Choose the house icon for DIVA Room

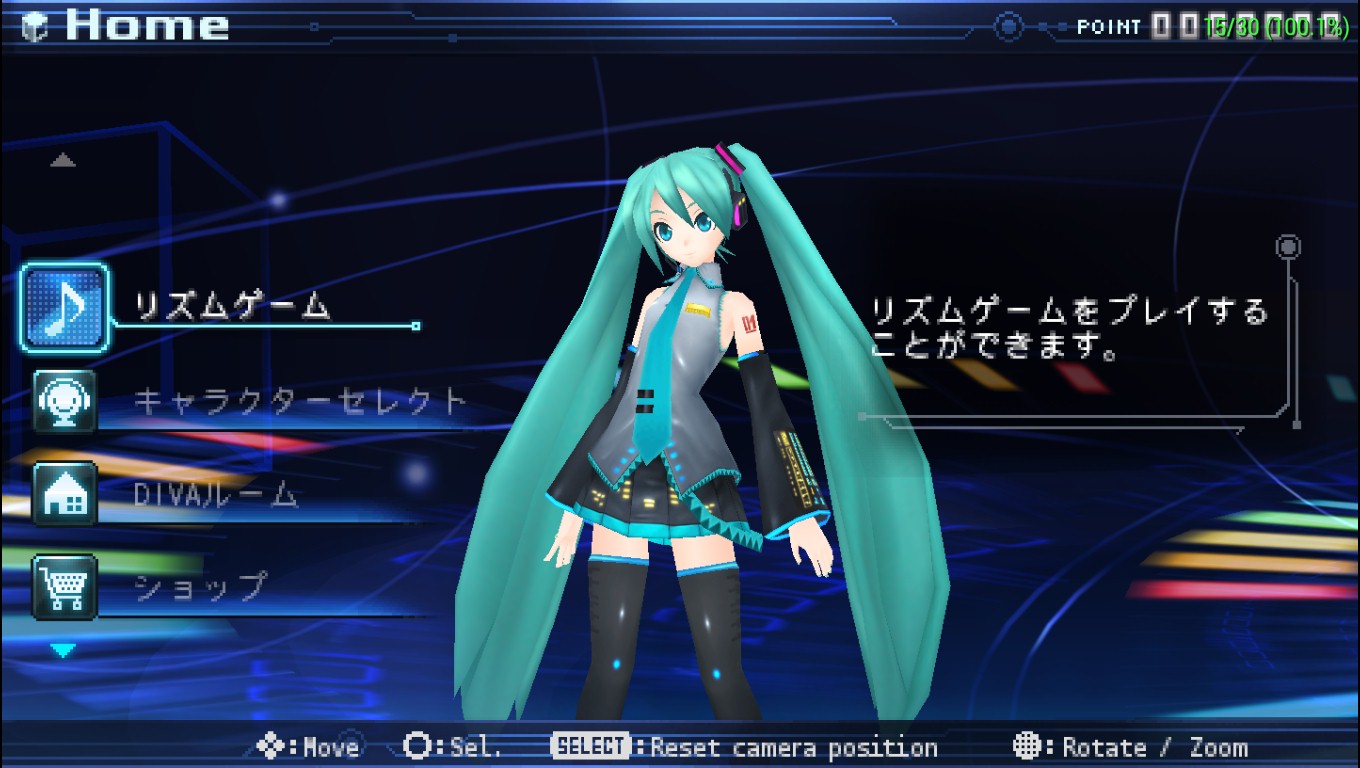click(65, 494)
